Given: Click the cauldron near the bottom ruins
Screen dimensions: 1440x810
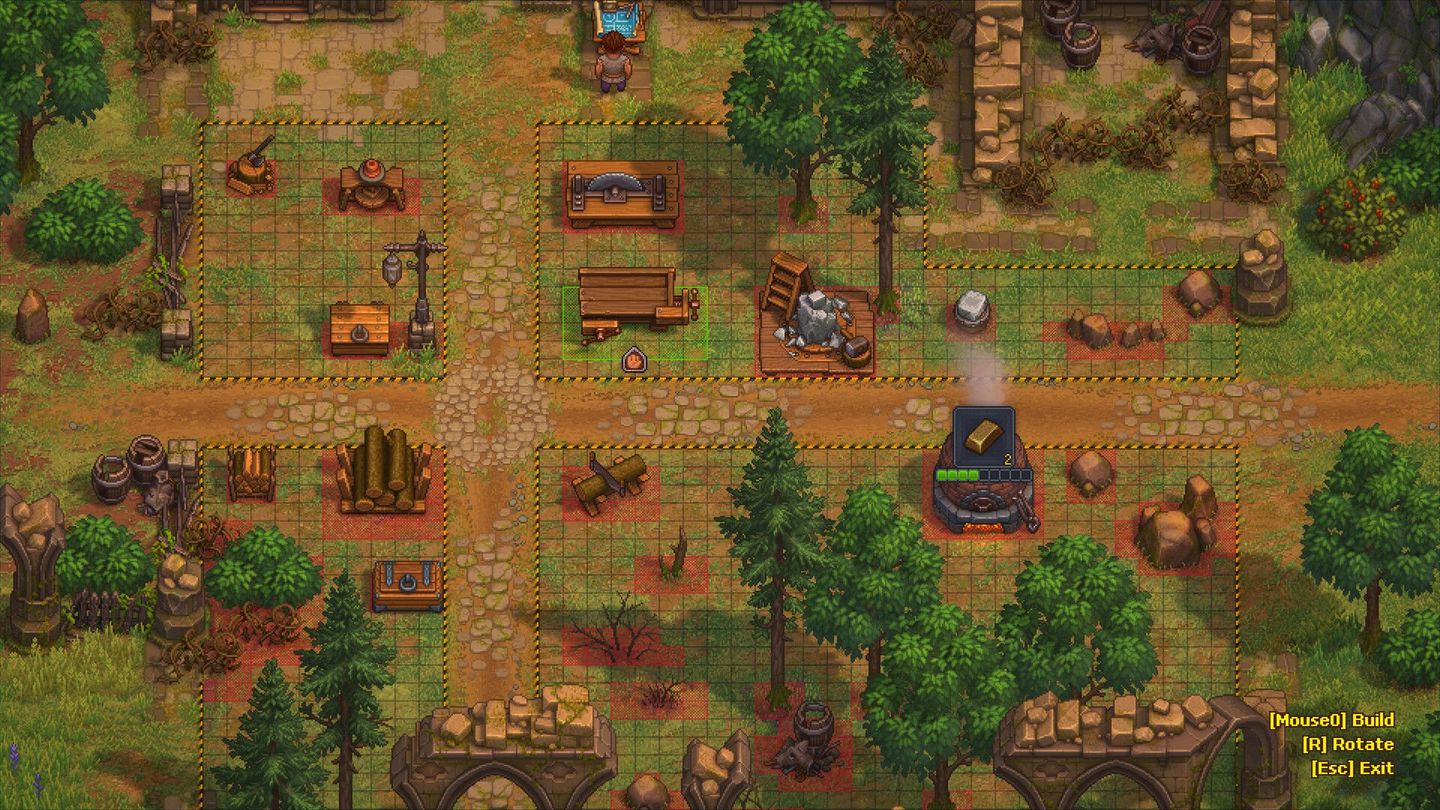Looking at the screenshot, I should click(x=813, y=723).
